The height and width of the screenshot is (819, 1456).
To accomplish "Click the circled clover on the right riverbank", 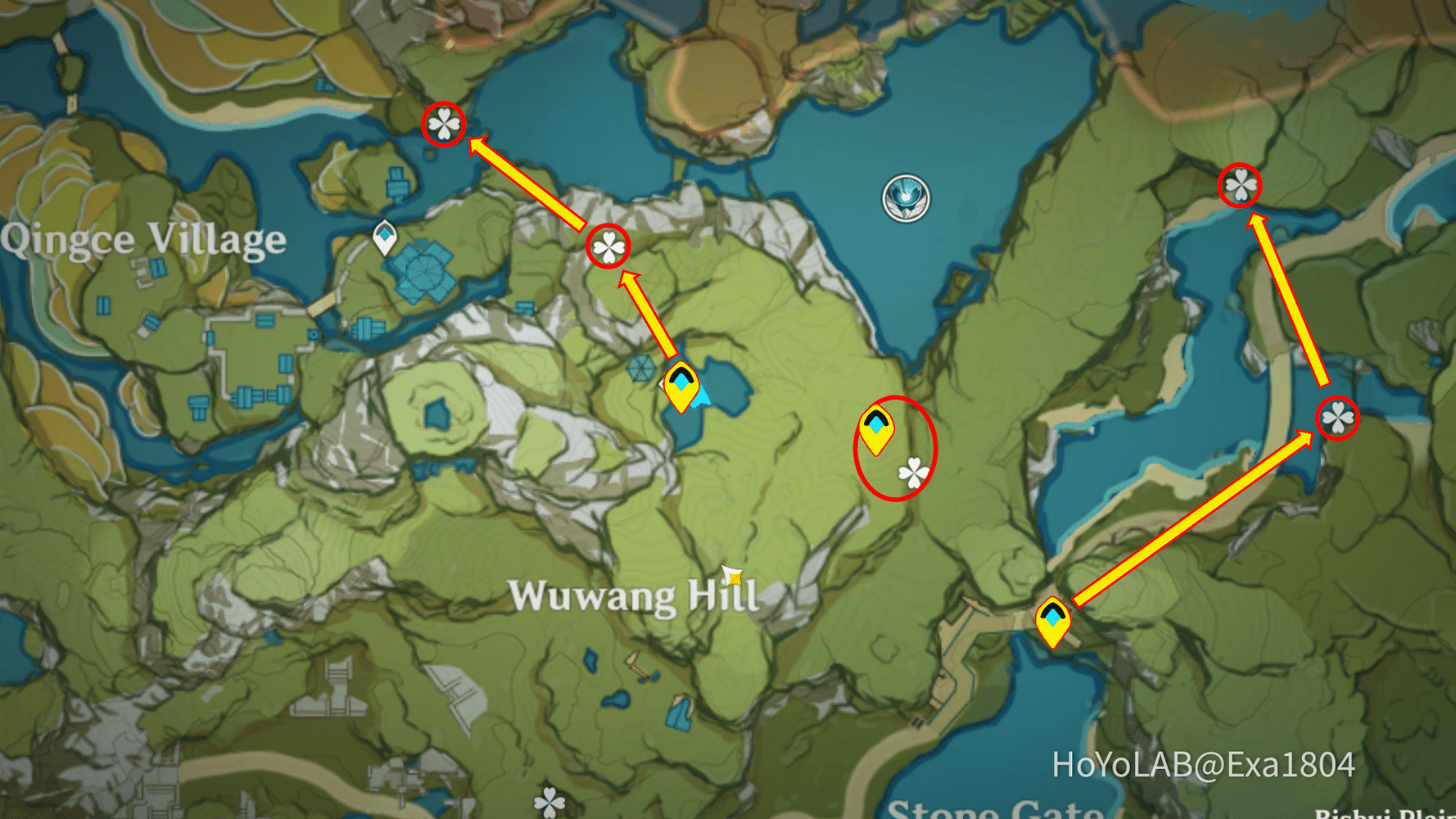I will click(1336, 419).
